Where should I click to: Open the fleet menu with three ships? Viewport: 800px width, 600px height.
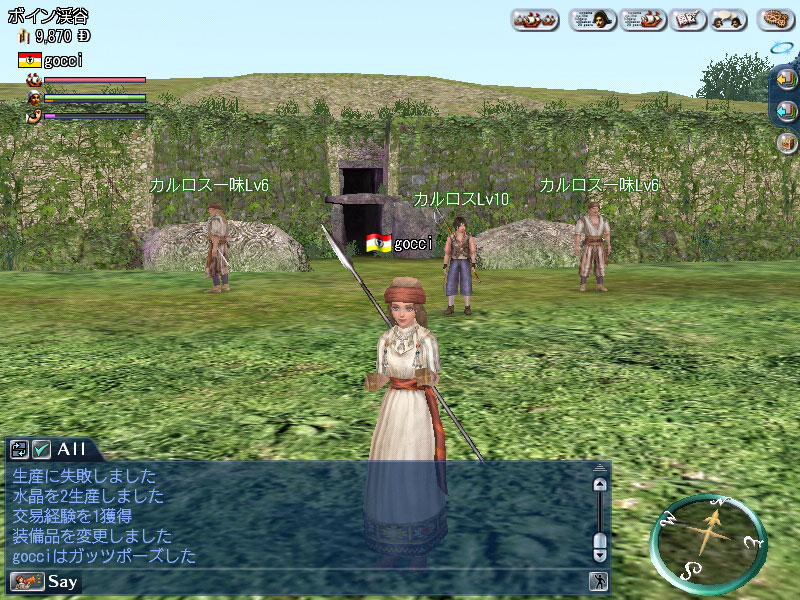[x=535, y=19]
